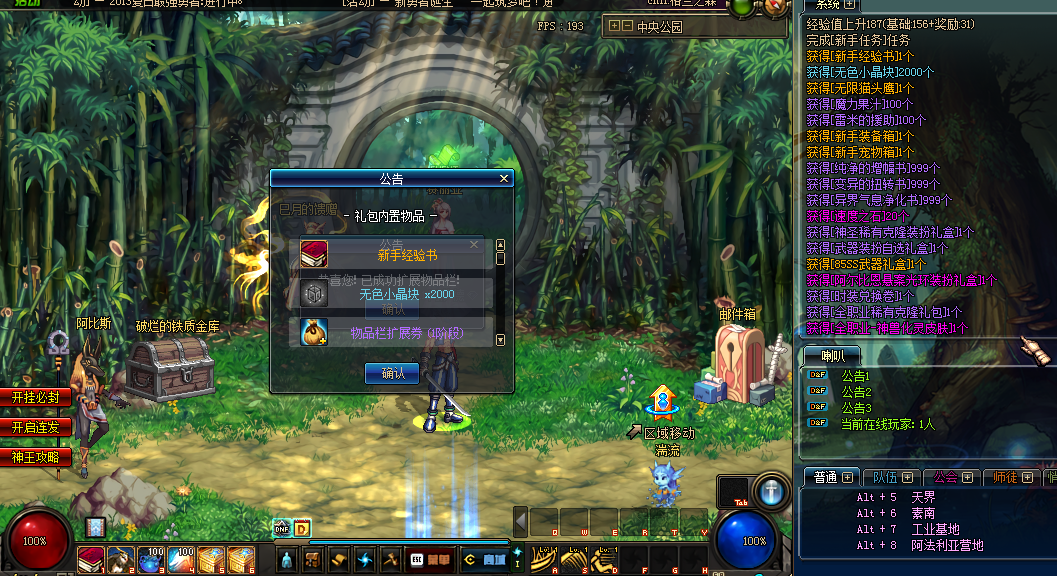The width and height of the screenshot is (1057, 576).
Task: Select the 无色小晶块 x2000 reward row
Action: coord(394,294)
